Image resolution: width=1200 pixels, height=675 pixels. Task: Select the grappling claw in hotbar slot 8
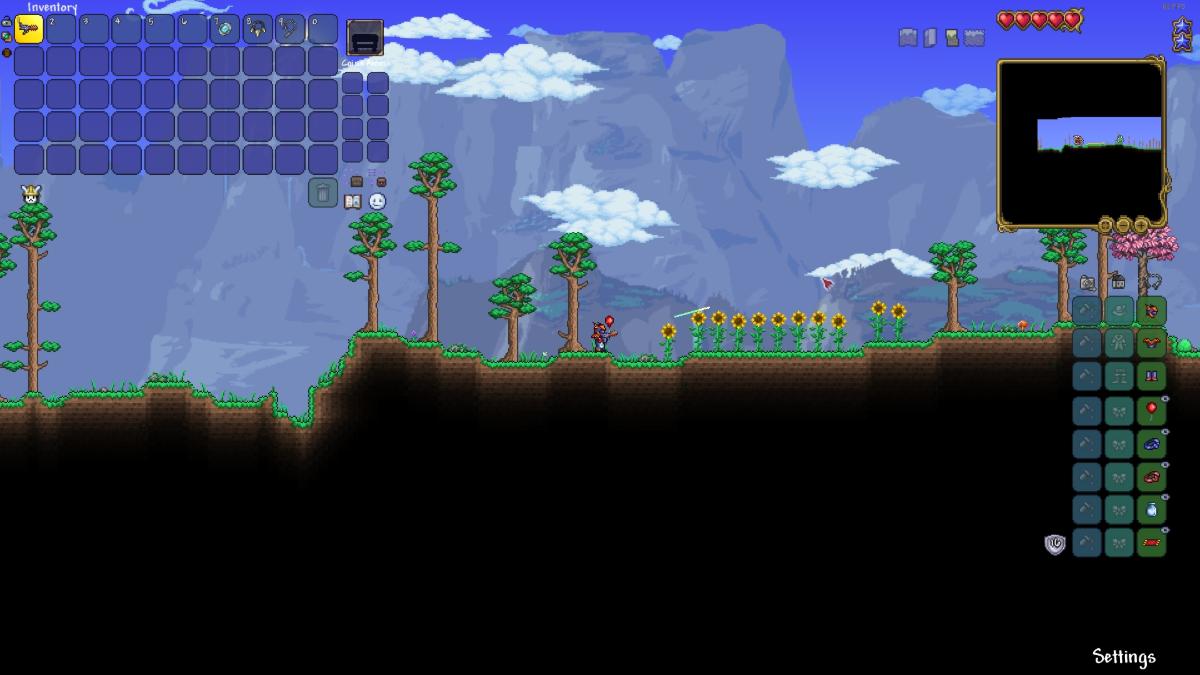tap(258, 29)
